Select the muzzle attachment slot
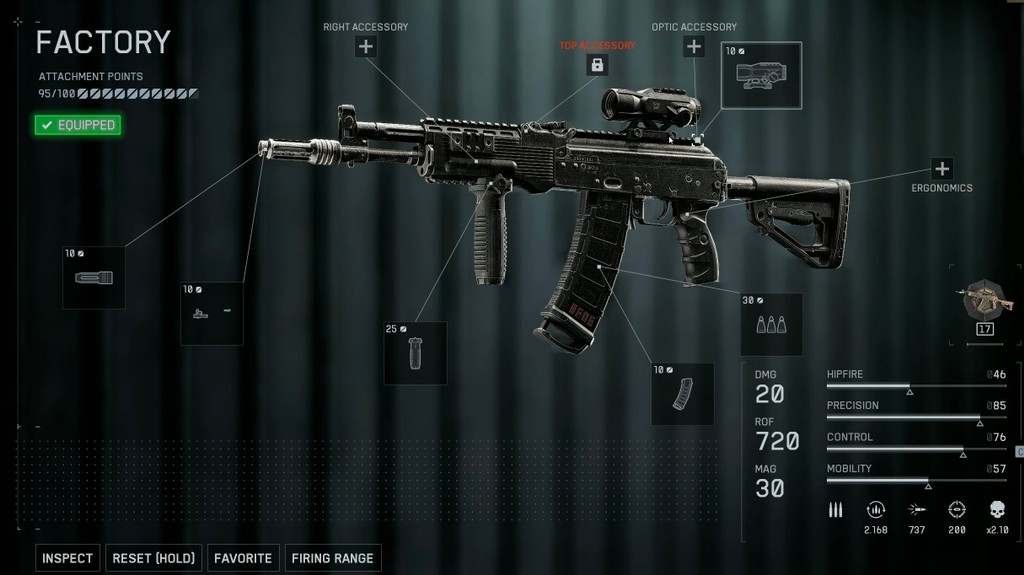1024x575 pixels. click(94, 277)
